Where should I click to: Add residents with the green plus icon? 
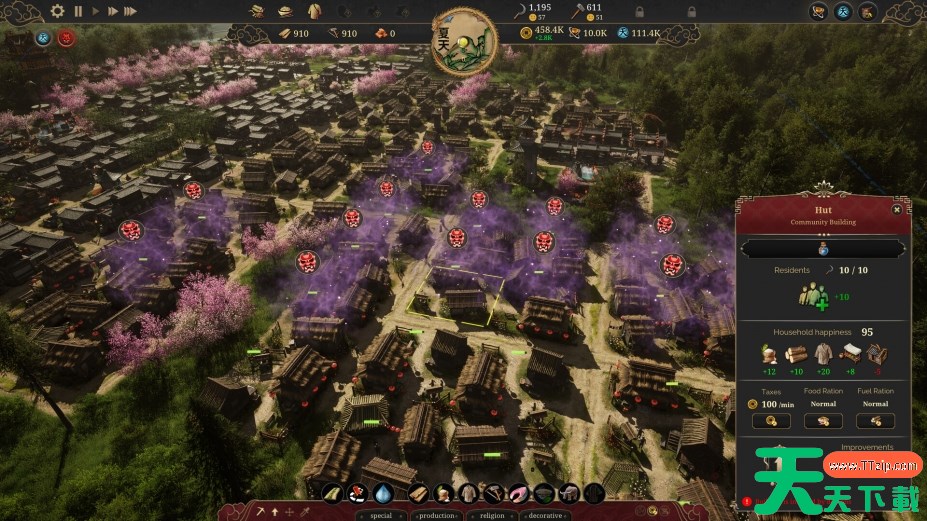click(812, 296)
